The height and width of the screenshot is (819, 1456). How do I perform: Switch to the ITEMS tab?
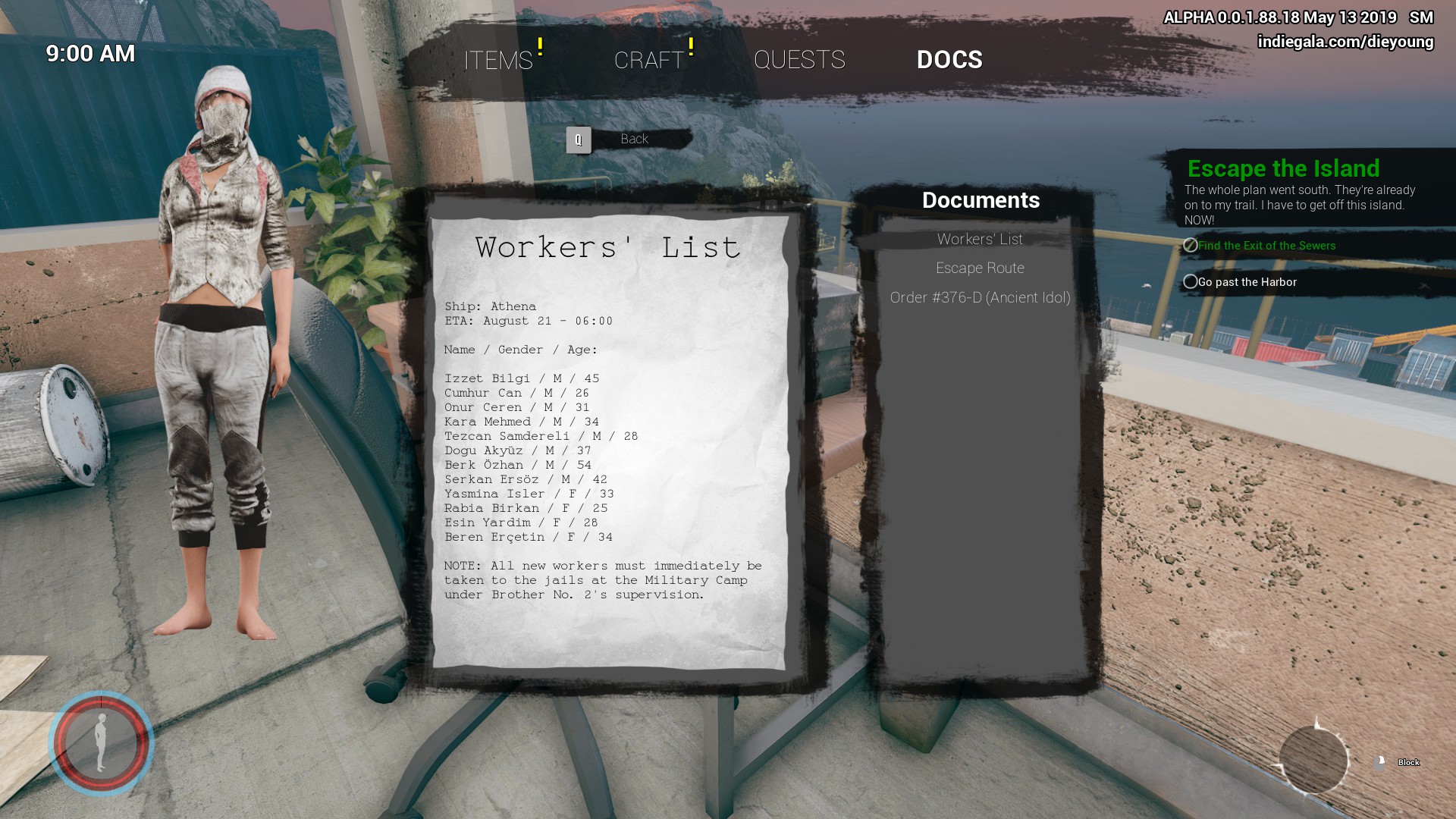pos(498,60)
